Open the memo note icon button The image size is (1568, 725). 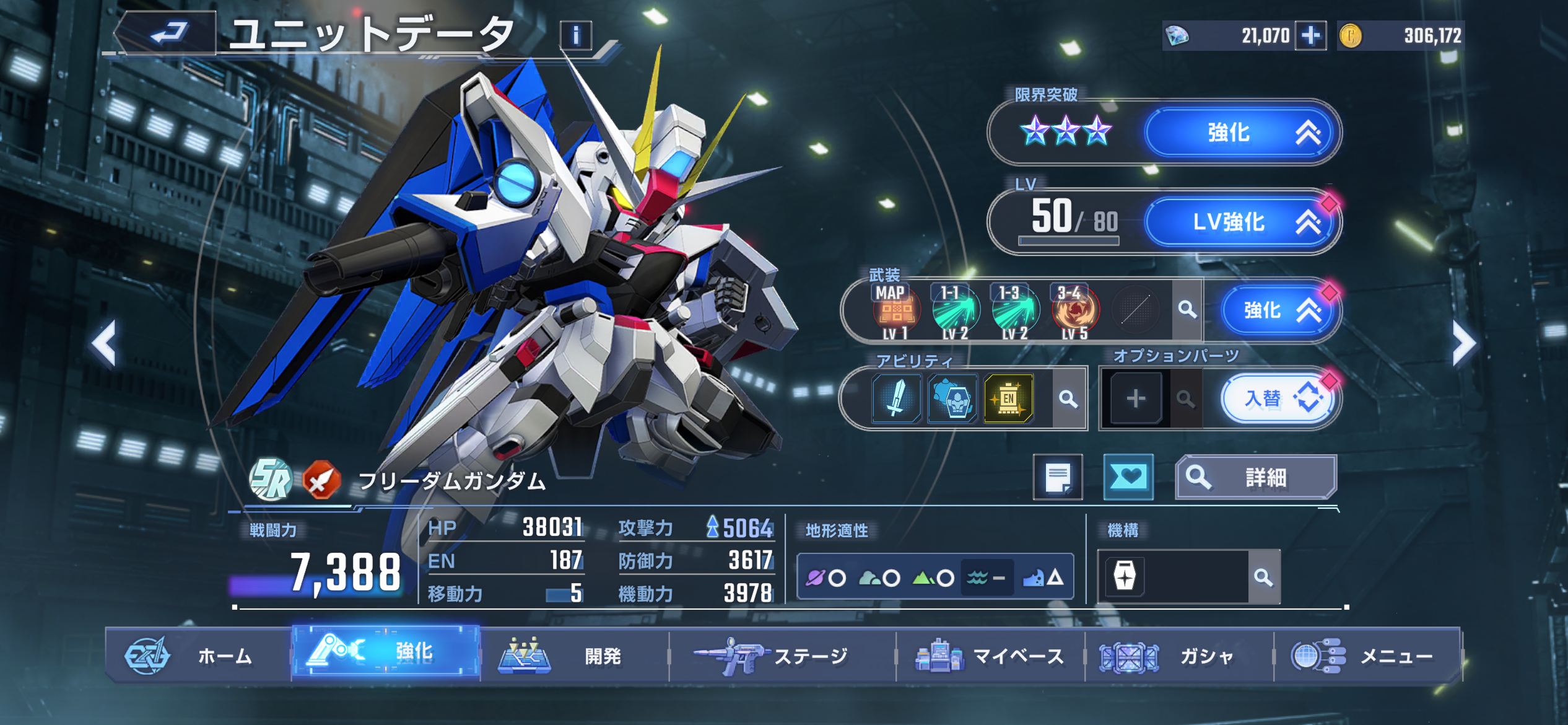[x=1058, y=477]
